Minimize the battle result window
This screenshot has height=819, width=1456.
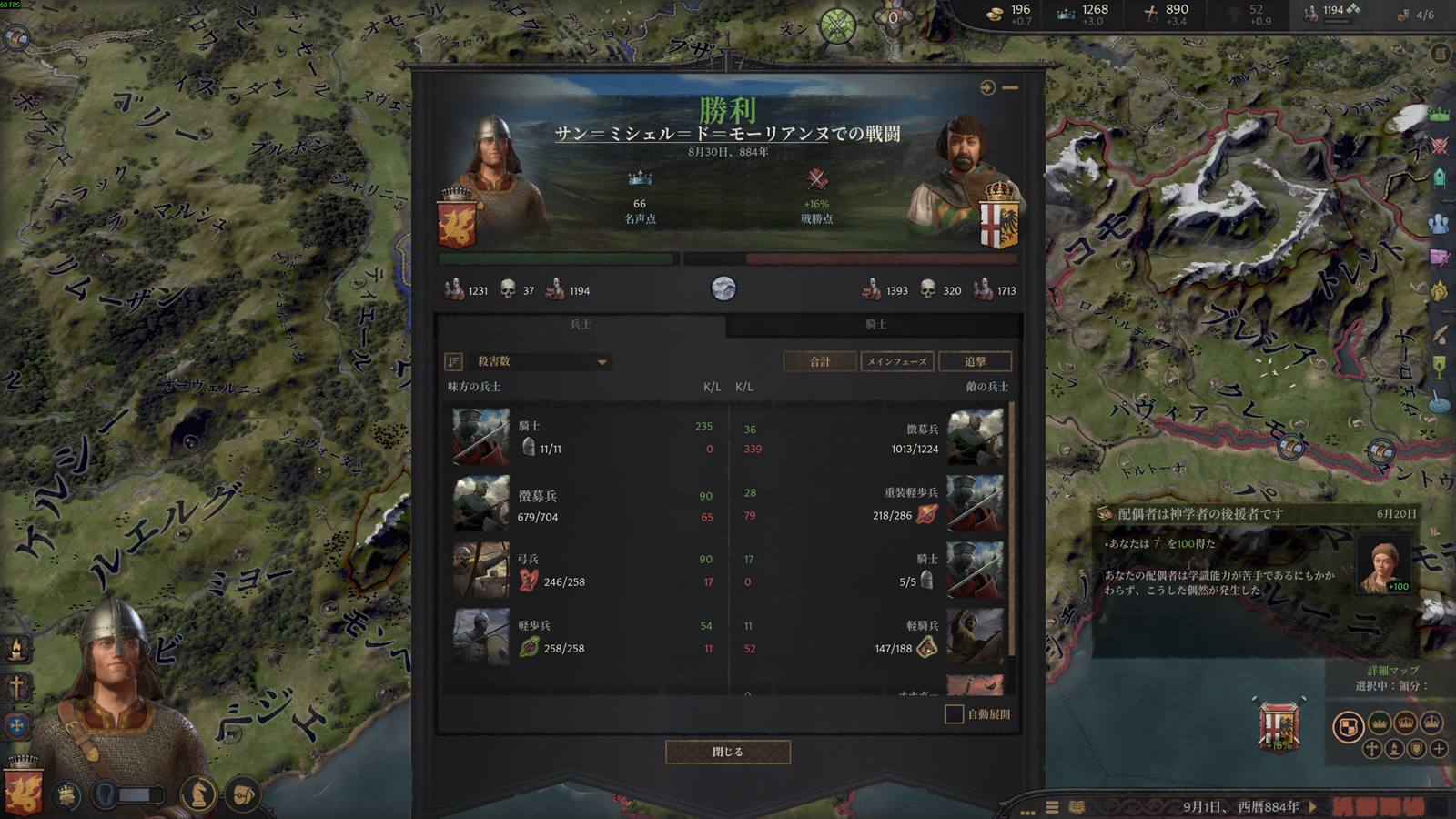point(1010,87)
